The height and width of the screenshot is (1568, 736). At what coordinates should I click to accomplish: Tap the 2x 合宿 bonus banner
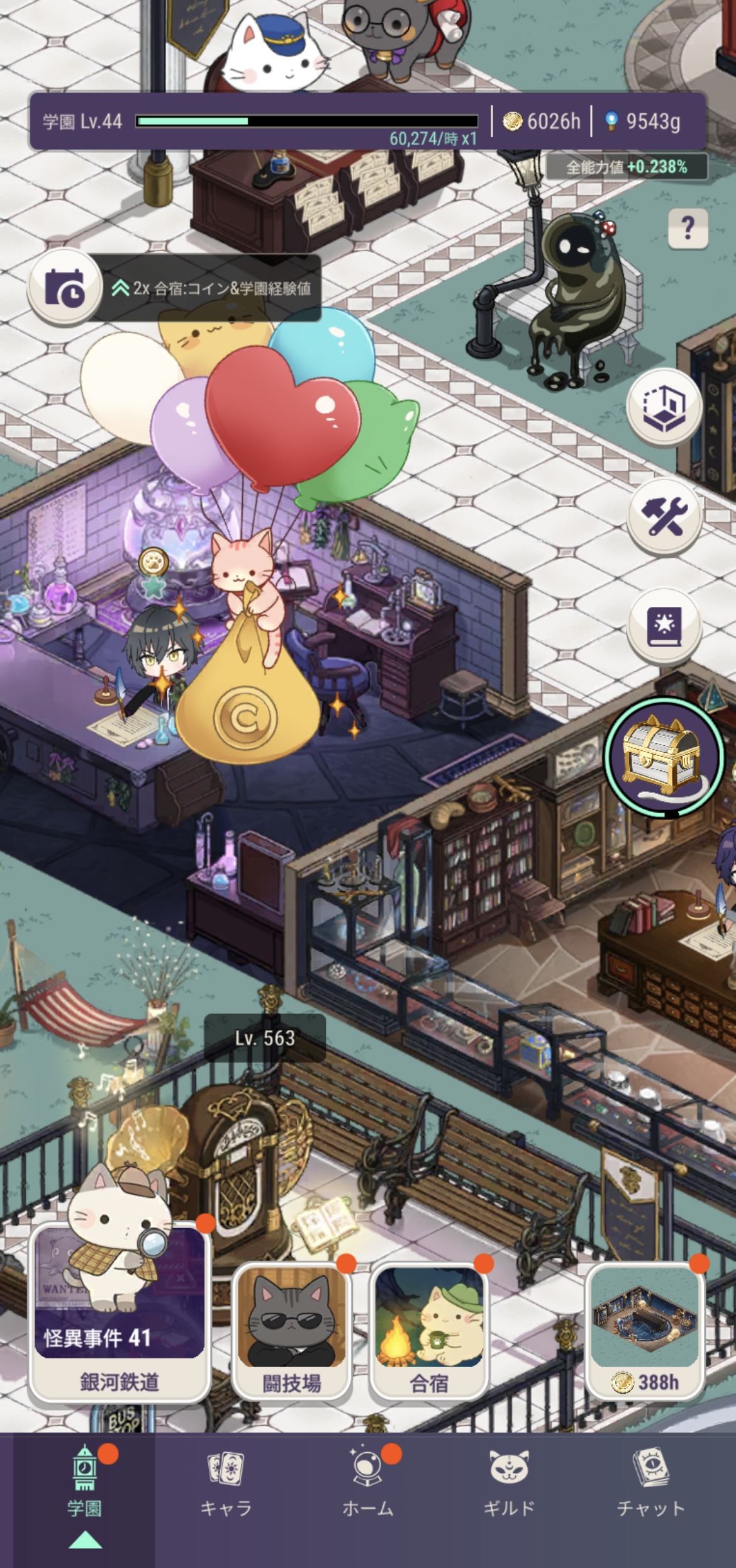[x=211, y=288]
